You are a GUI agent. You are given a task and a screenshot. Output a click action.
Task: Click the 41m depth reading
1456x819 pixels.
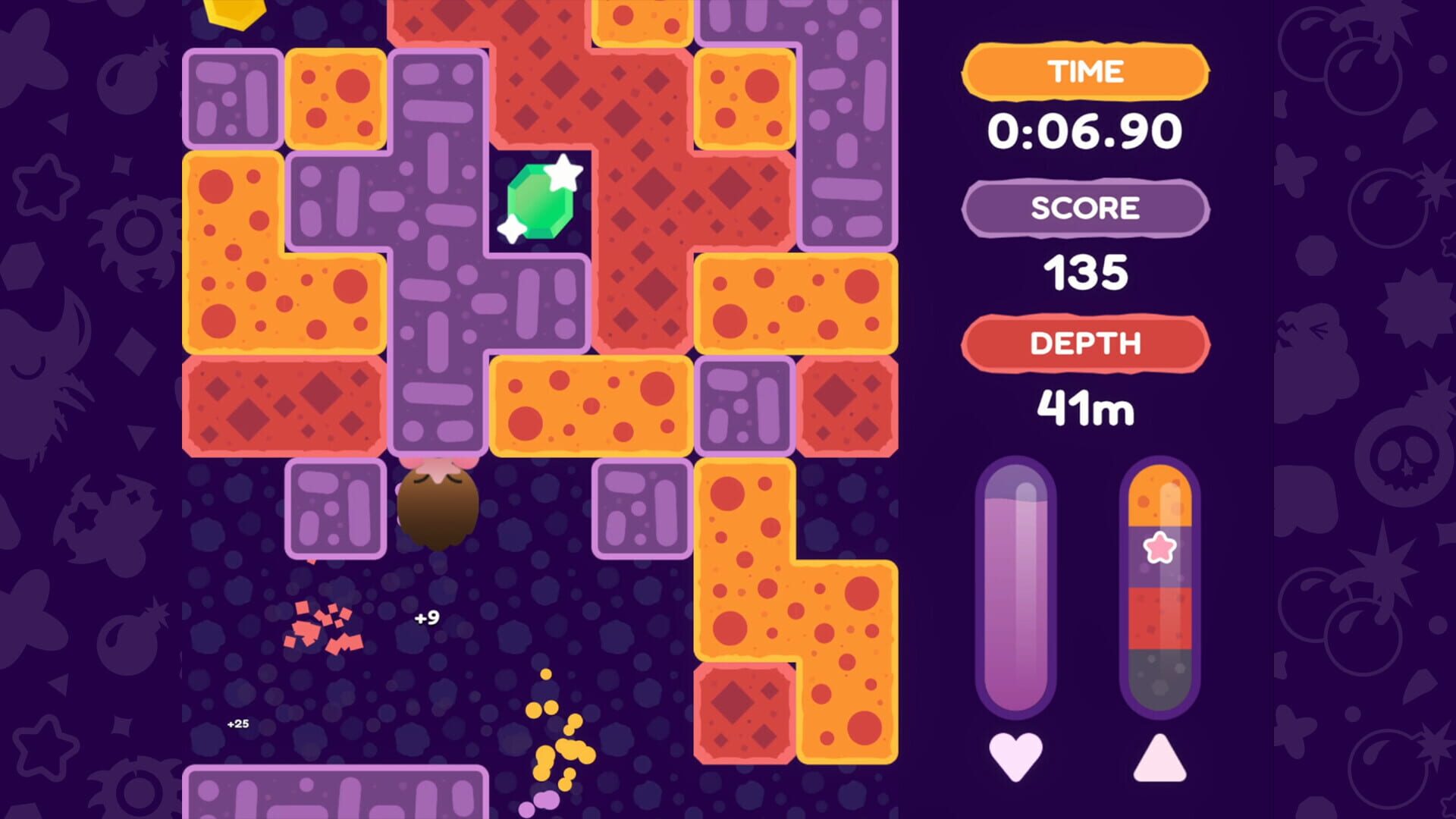click(x=1084, y=407)
